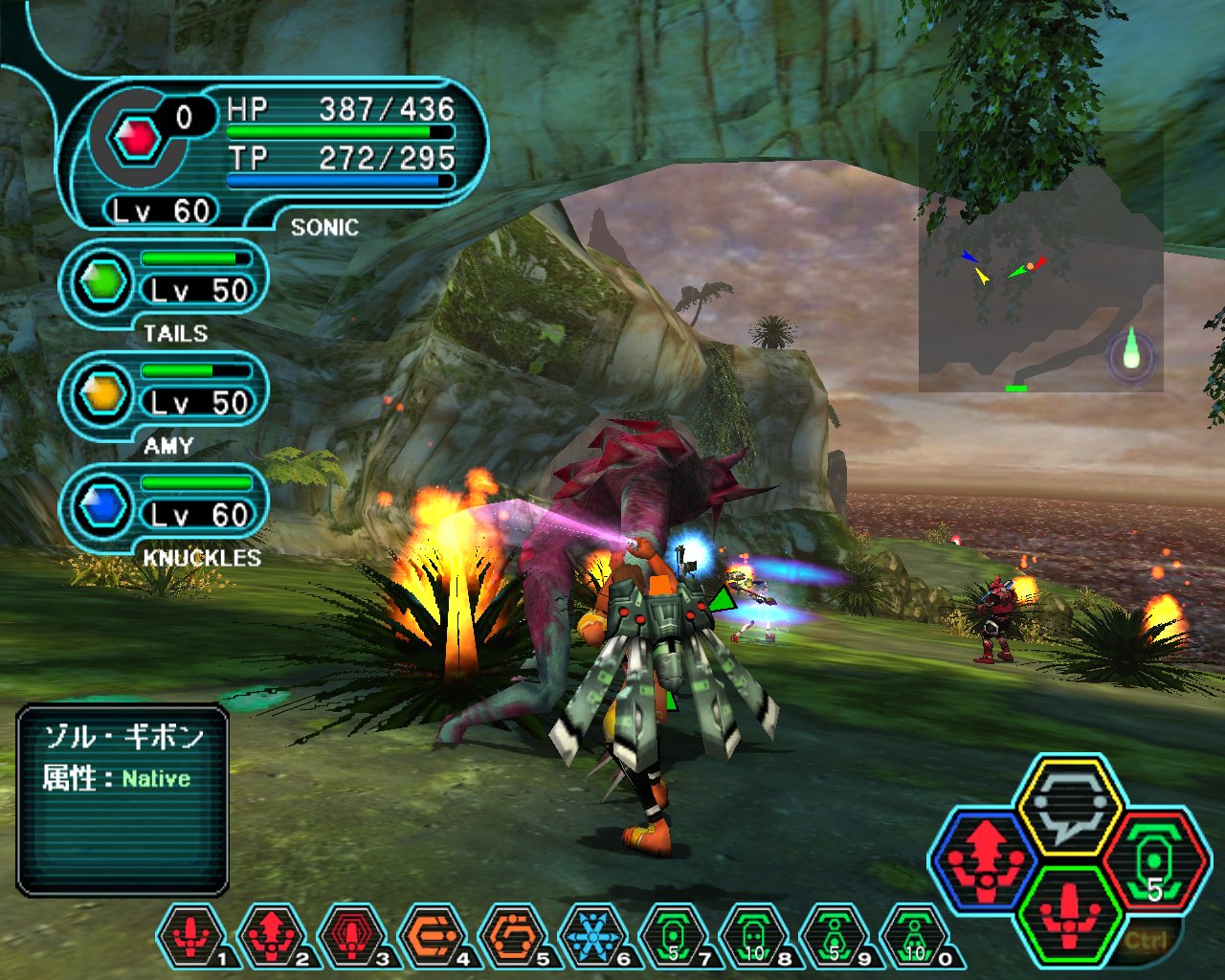This screenshot has width=1225, height=980.
Task: Use the green item in slot 0
Action: 915,935
